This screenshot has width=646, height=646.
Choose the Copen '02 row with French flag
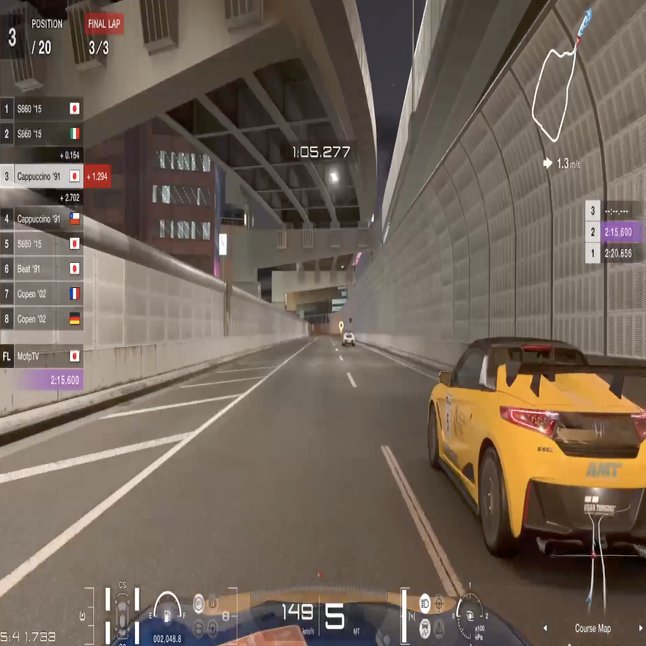coord(42,294)
